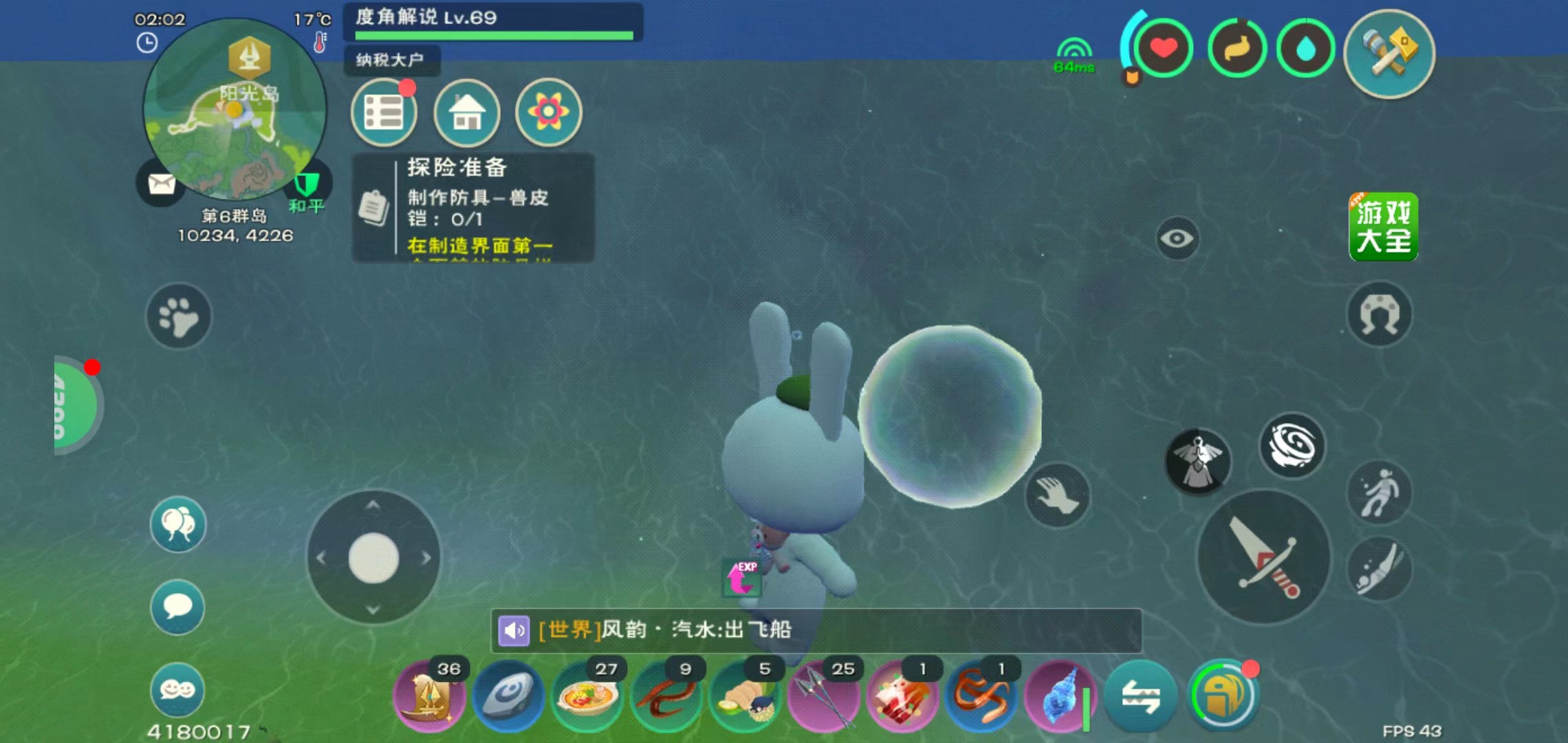
Task: Open the daily tasks list icon with red dot
Action: (x=384, y=112)
